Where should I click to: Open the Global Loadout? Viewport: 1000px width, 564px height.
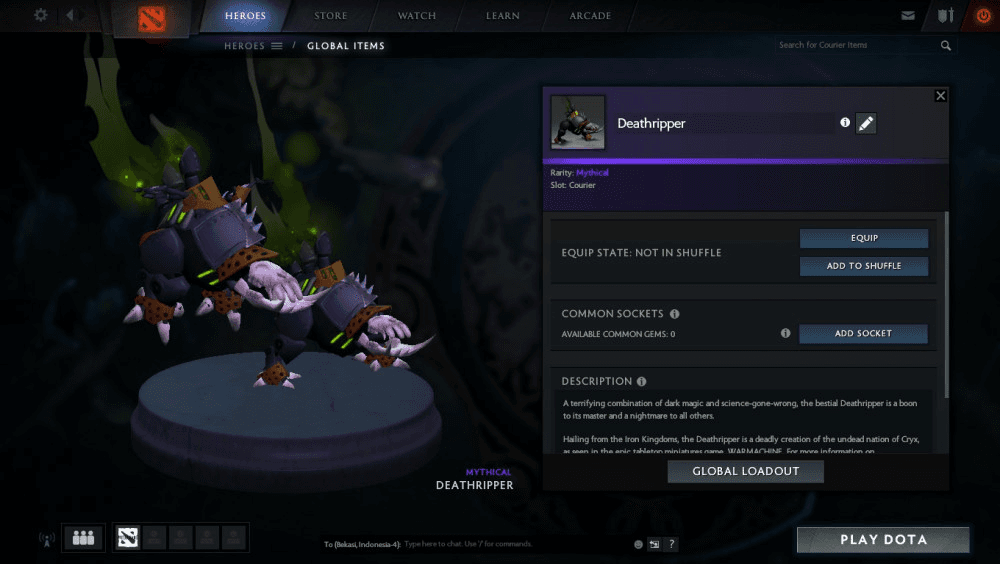[745, 471]
